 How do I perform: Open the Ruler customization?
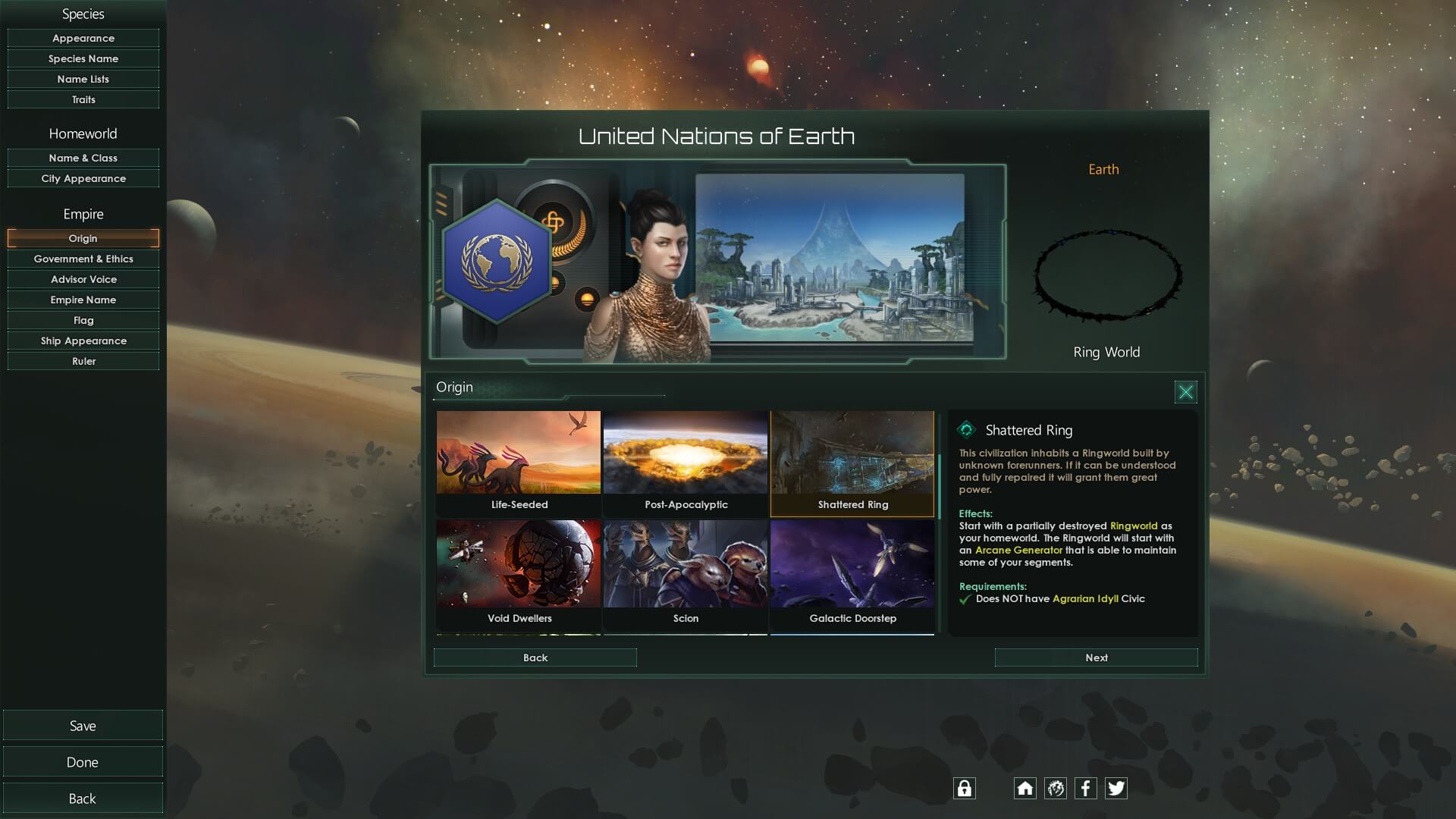click(x=83, y=361)
